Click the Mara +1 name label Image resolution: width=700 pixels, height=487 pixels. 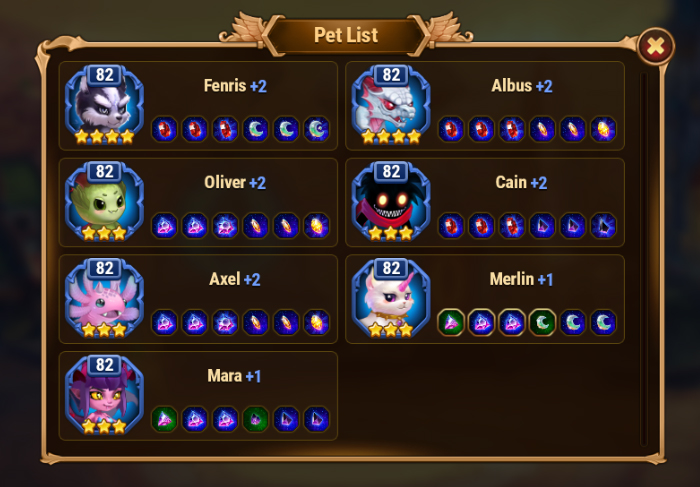[233, 376]
